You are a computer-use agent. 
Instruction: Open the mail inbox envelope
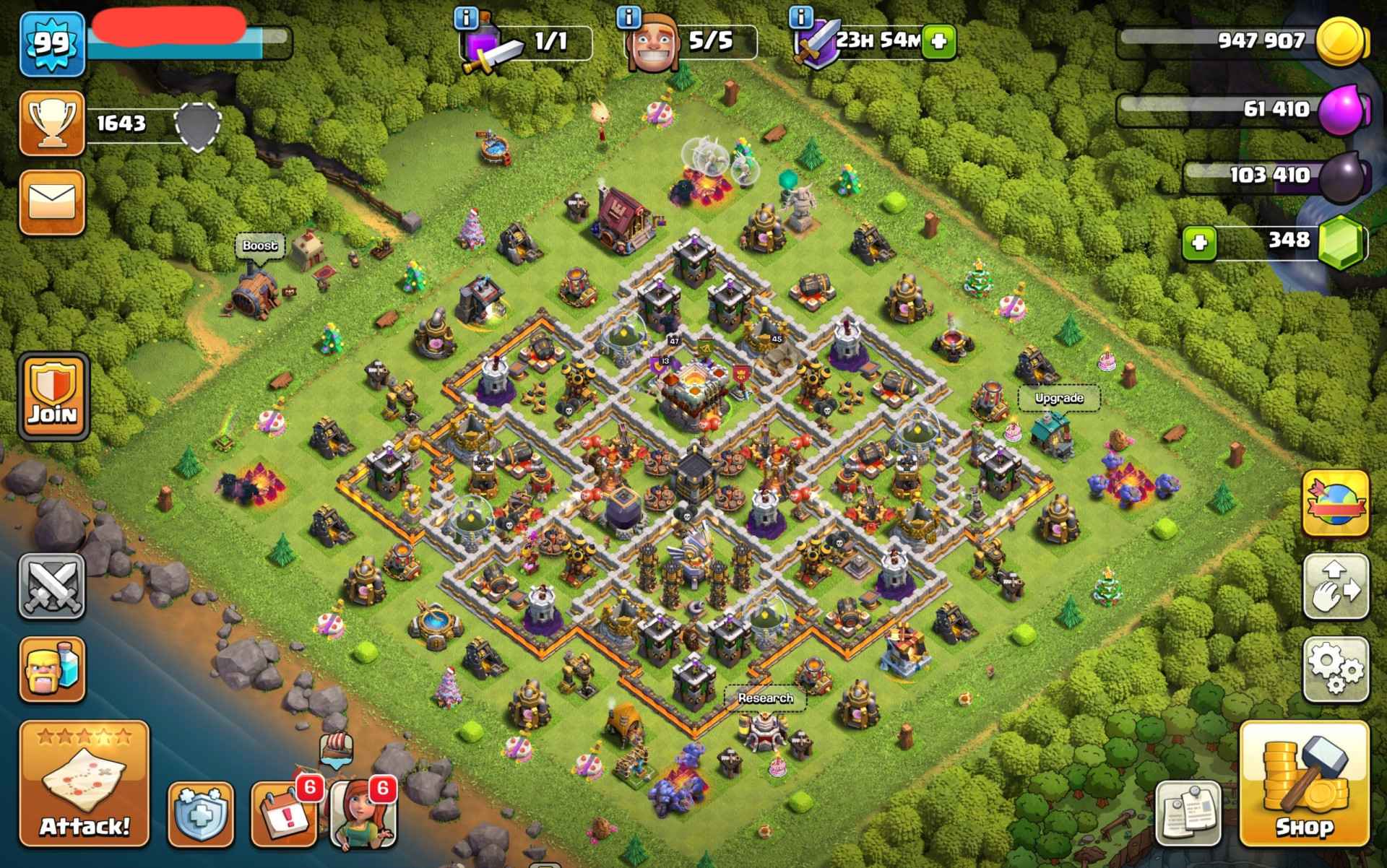51,201
